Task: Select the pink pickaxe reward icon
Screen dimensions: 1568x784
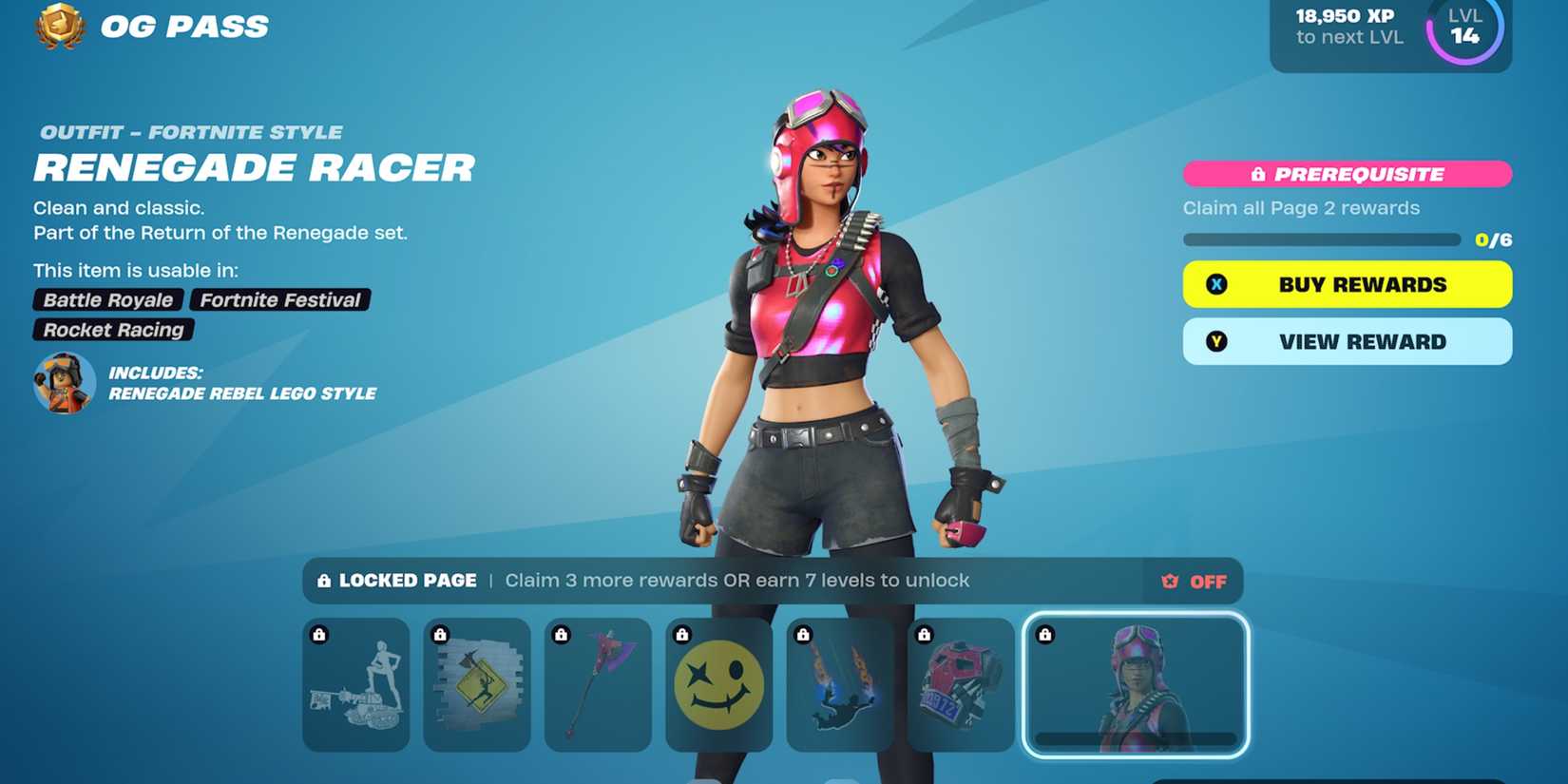Action: tap(597, 684)
